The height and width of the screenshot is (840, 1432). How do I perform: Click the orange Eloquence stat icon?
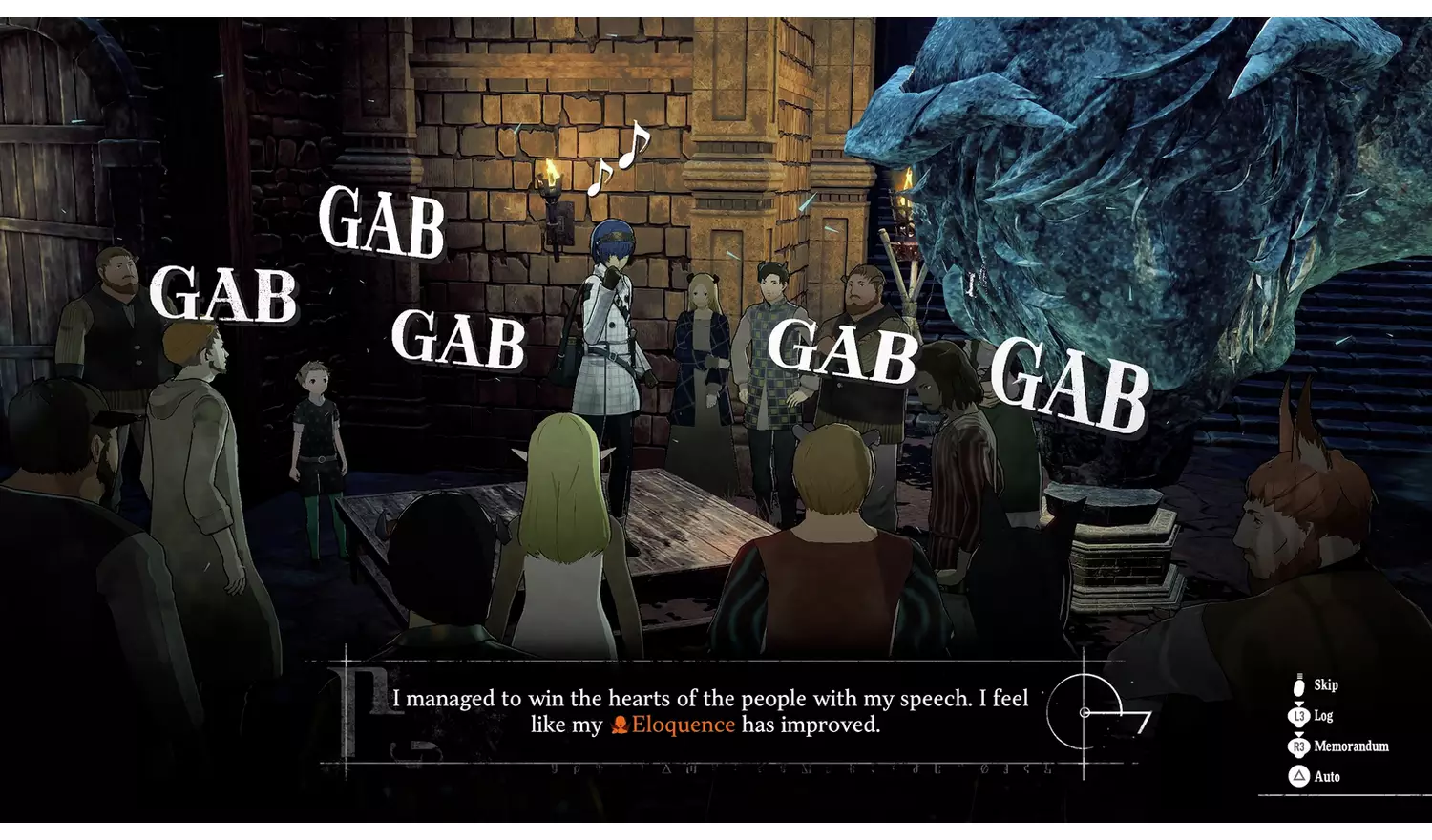point(621,725)
